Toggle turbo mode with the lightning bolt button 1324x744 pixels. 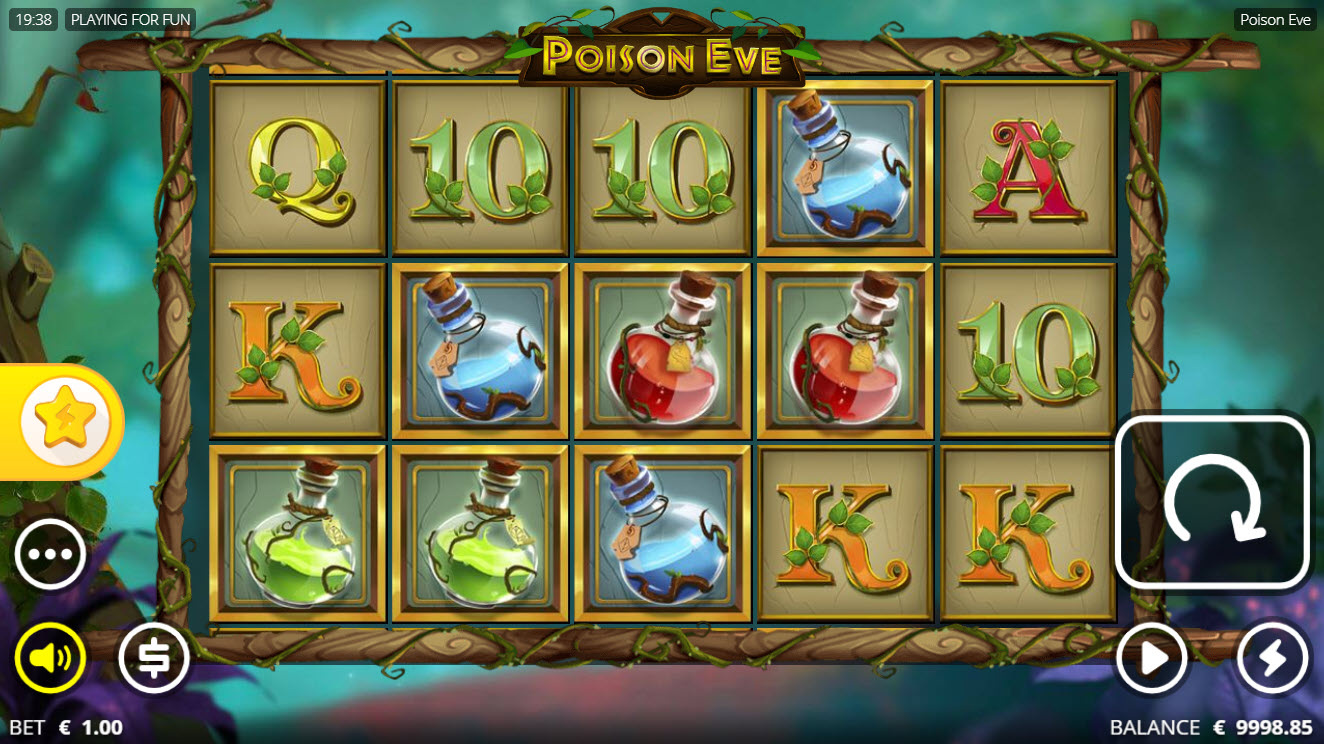(x=1272, y=658)
